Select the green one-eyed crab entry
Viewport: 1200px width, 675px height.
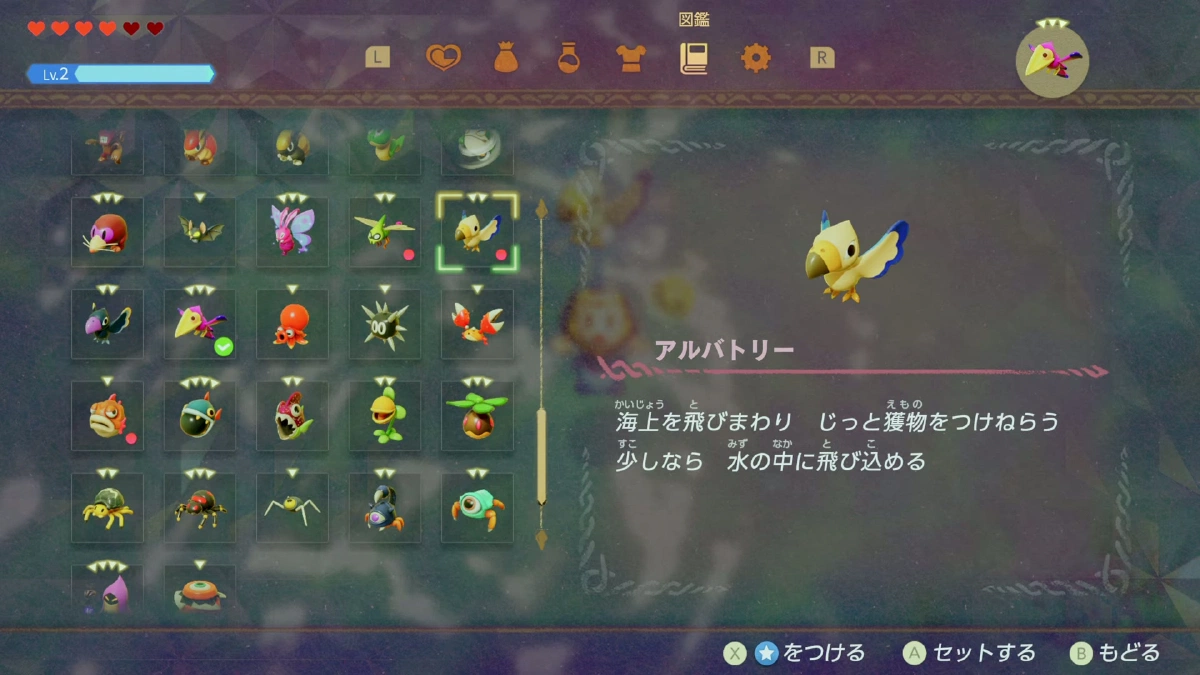pyautogui.click(x=477, y=508)
